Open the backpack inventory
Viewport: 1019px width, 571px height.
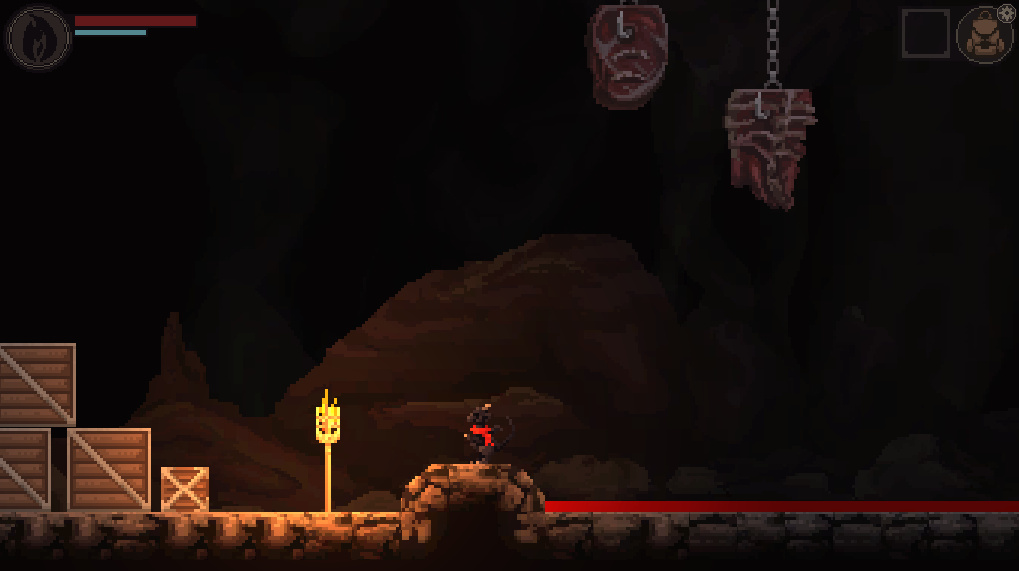[983, 37]
